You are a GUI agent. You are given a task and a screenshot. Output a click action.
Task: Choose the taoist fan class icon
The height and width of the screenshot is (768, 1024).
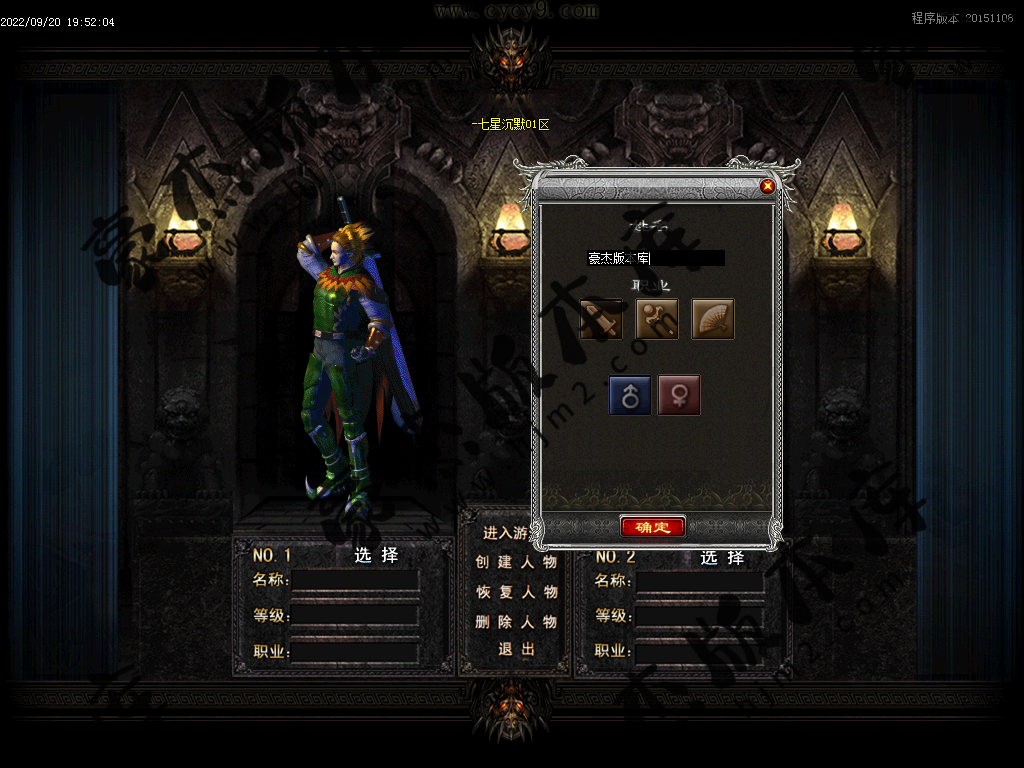pos(713,319)
